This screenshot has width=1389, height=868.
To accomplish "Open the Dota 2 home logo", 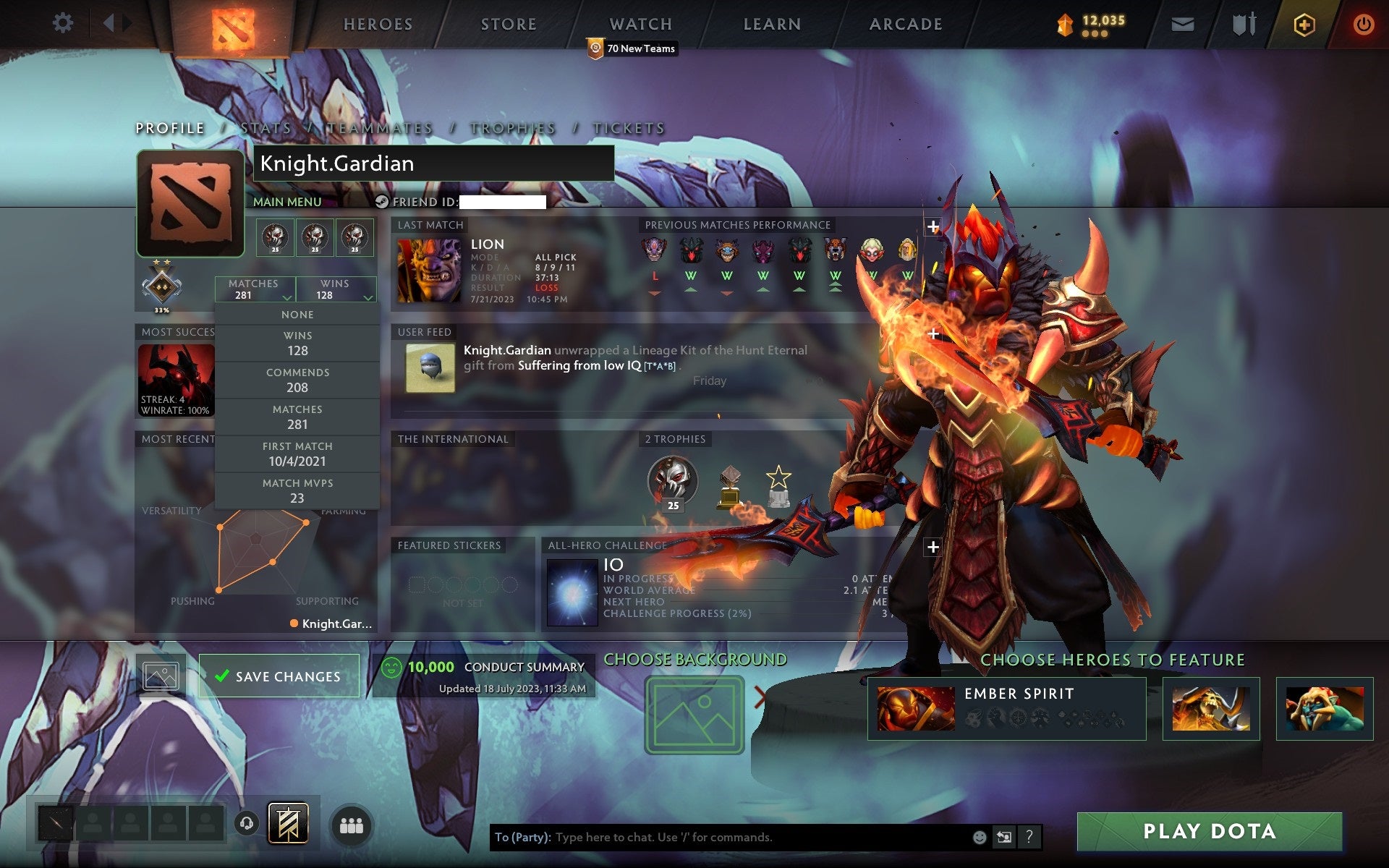I will click(233, 24).
